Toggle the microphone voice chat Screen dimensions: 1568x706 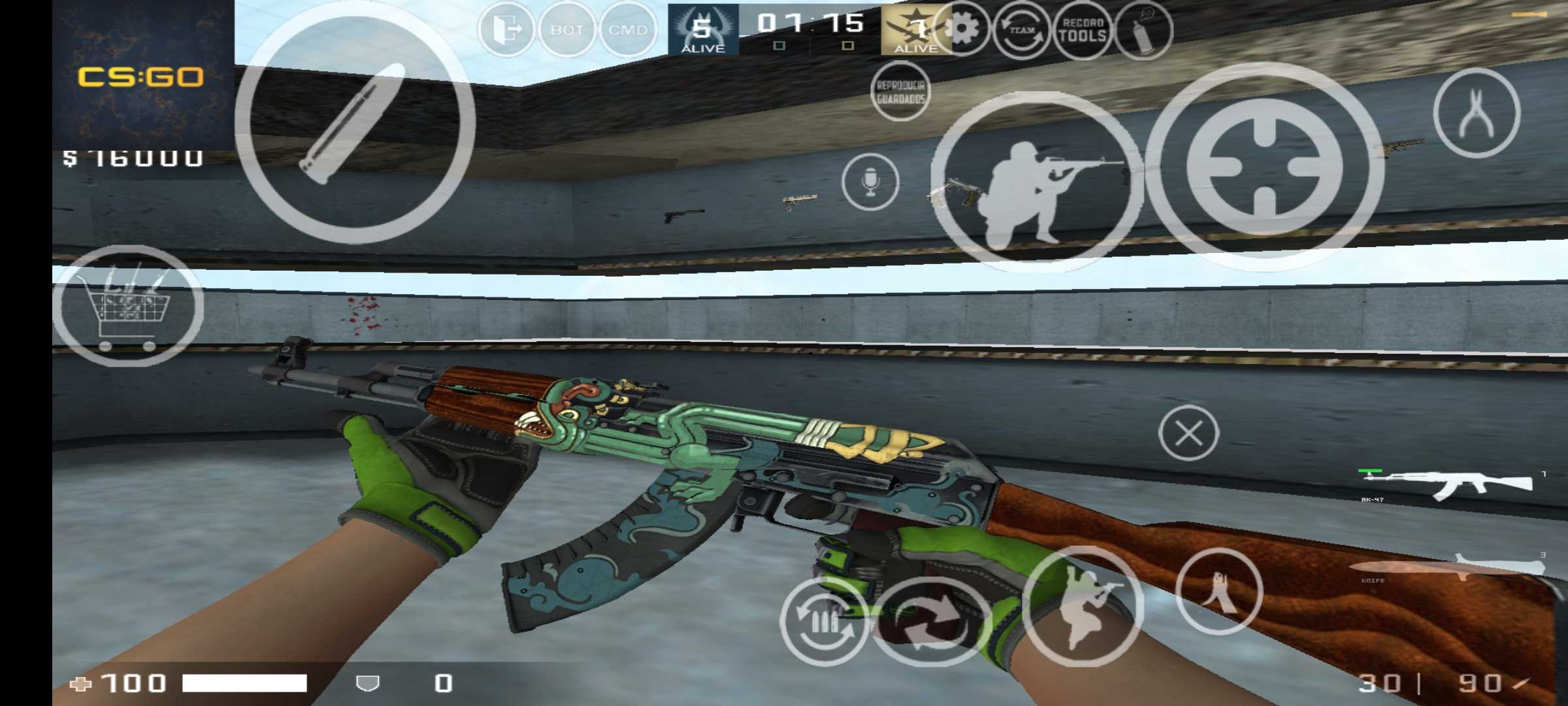tap(870, 182)
